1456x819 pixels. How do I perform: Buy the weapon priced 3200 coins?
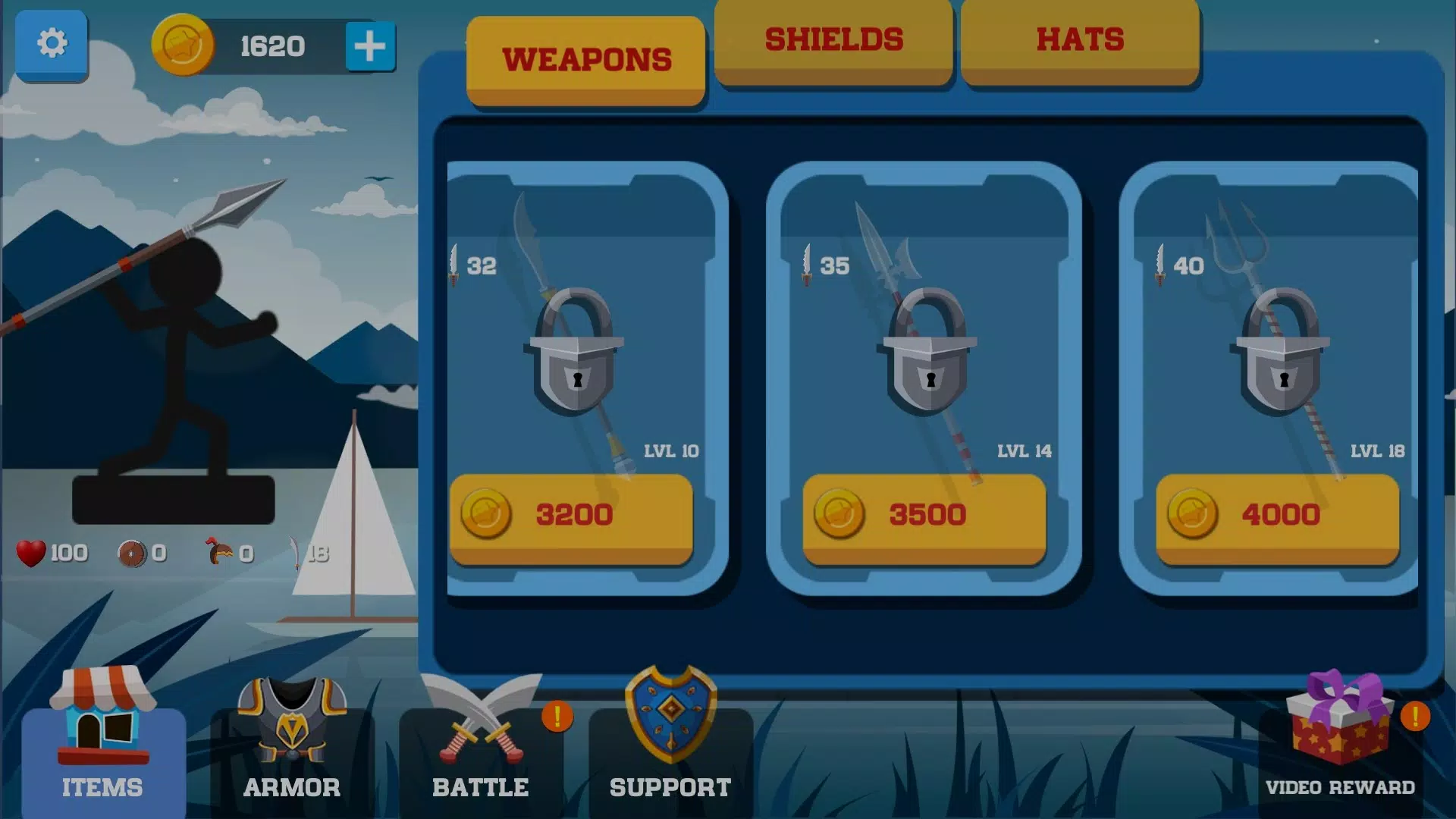pyautogui.click(x=571, y=516)
